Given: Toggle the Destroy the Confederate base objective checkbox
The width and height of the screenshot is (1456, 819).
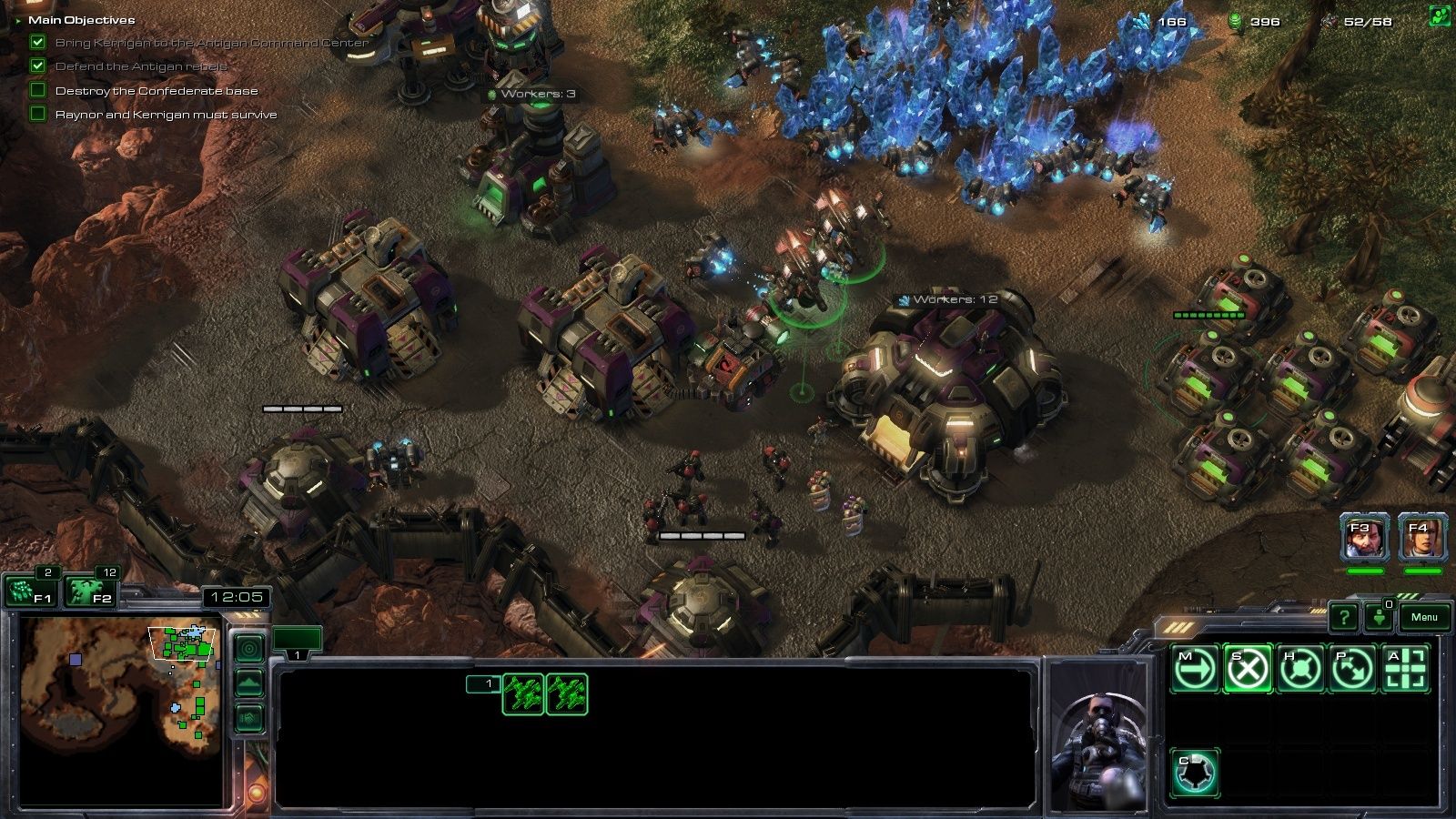Looking at the screenshot, I should 36,90.
